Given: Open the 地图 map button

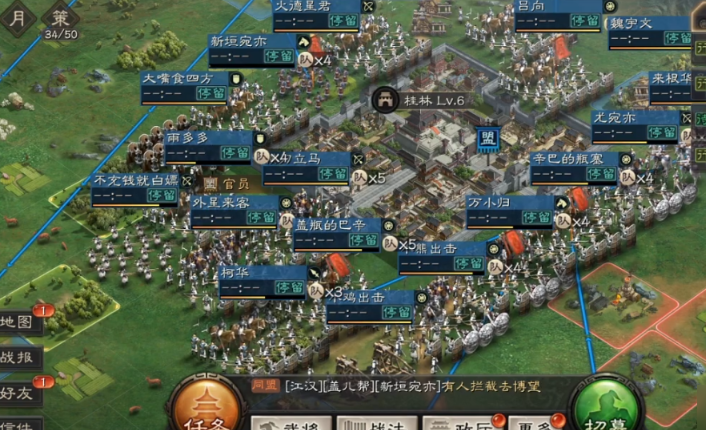Looking at the screenshot, I should coord(20,322).
